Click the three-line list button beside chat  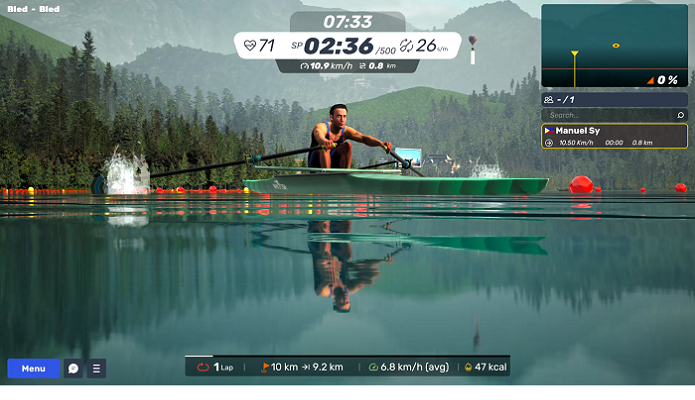(97, 369)
